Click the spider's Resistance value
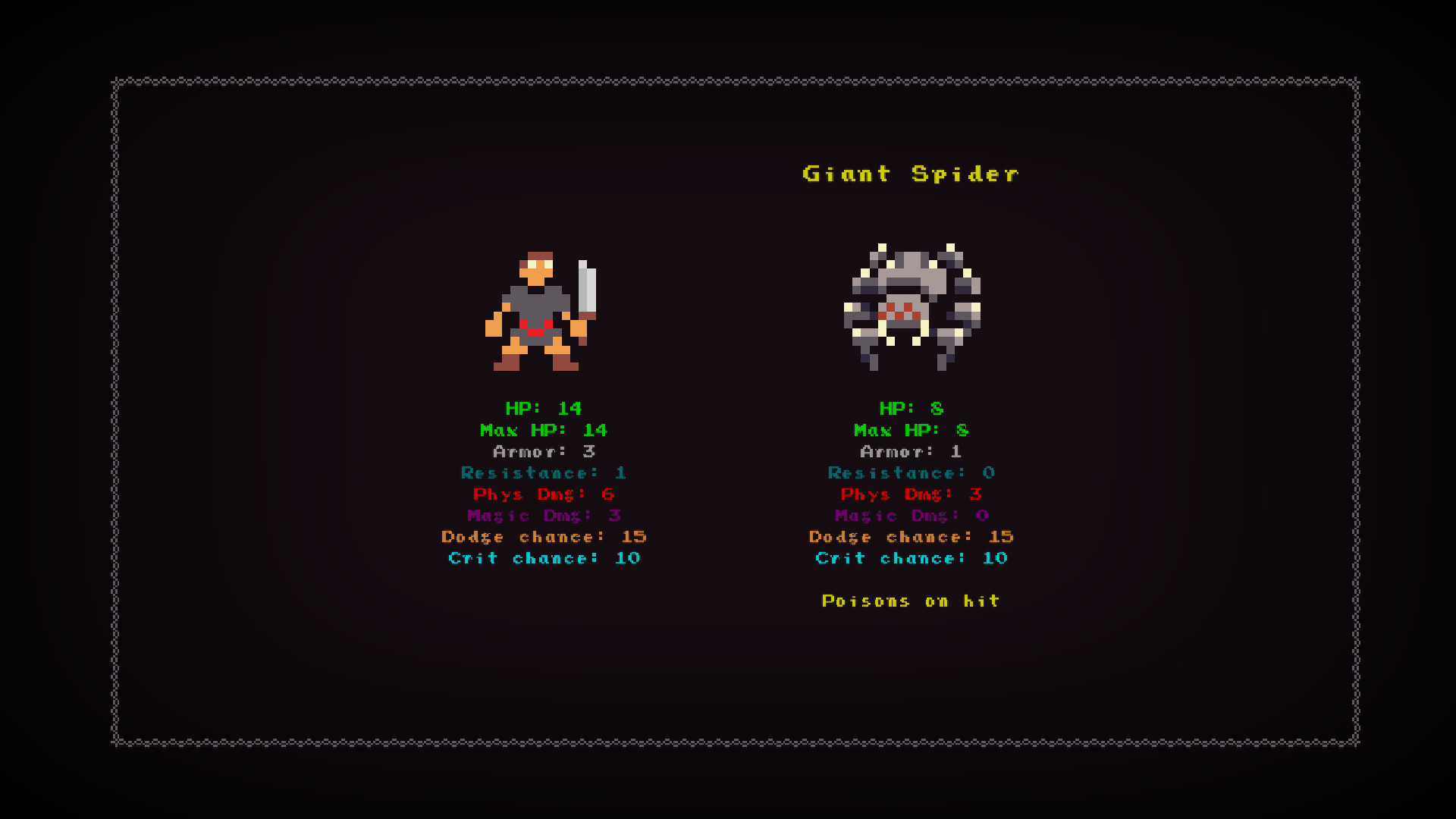 click(987, 473)
